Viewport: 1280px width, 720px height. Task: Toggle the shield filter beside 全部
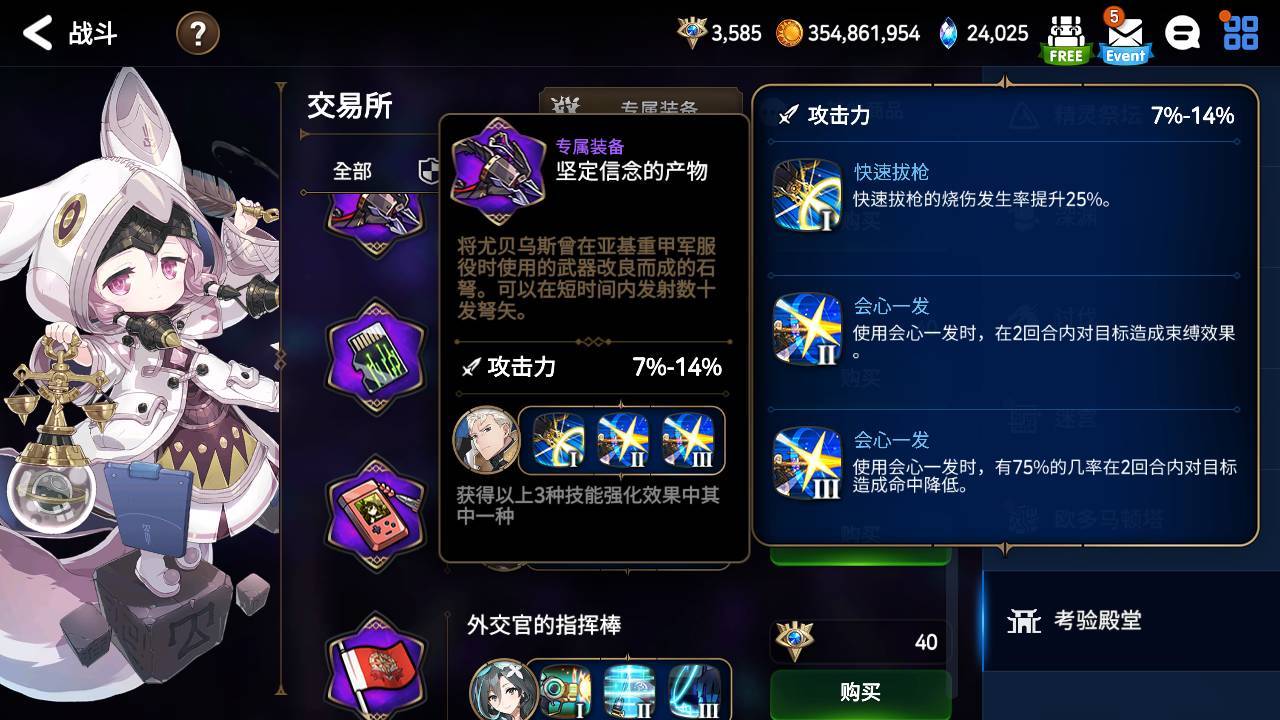pos(428,171)
